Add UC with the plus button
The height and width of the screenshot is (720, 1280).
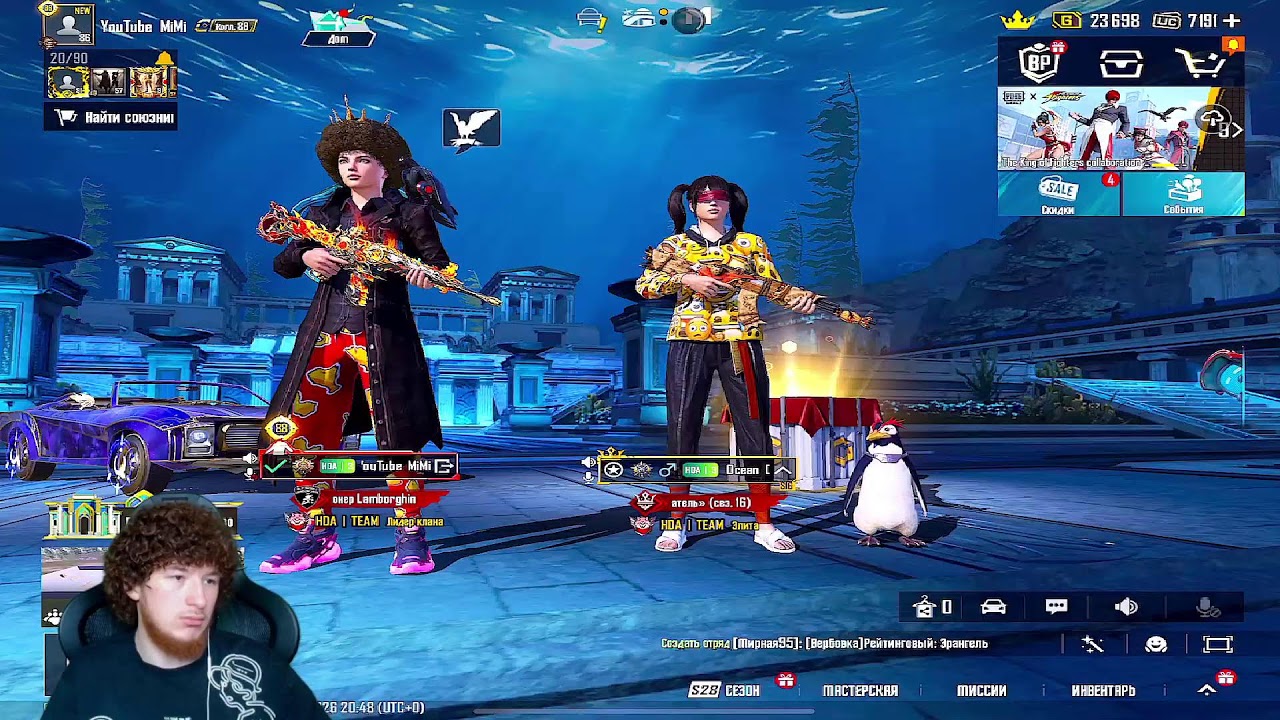click(x=1232, y=20)
